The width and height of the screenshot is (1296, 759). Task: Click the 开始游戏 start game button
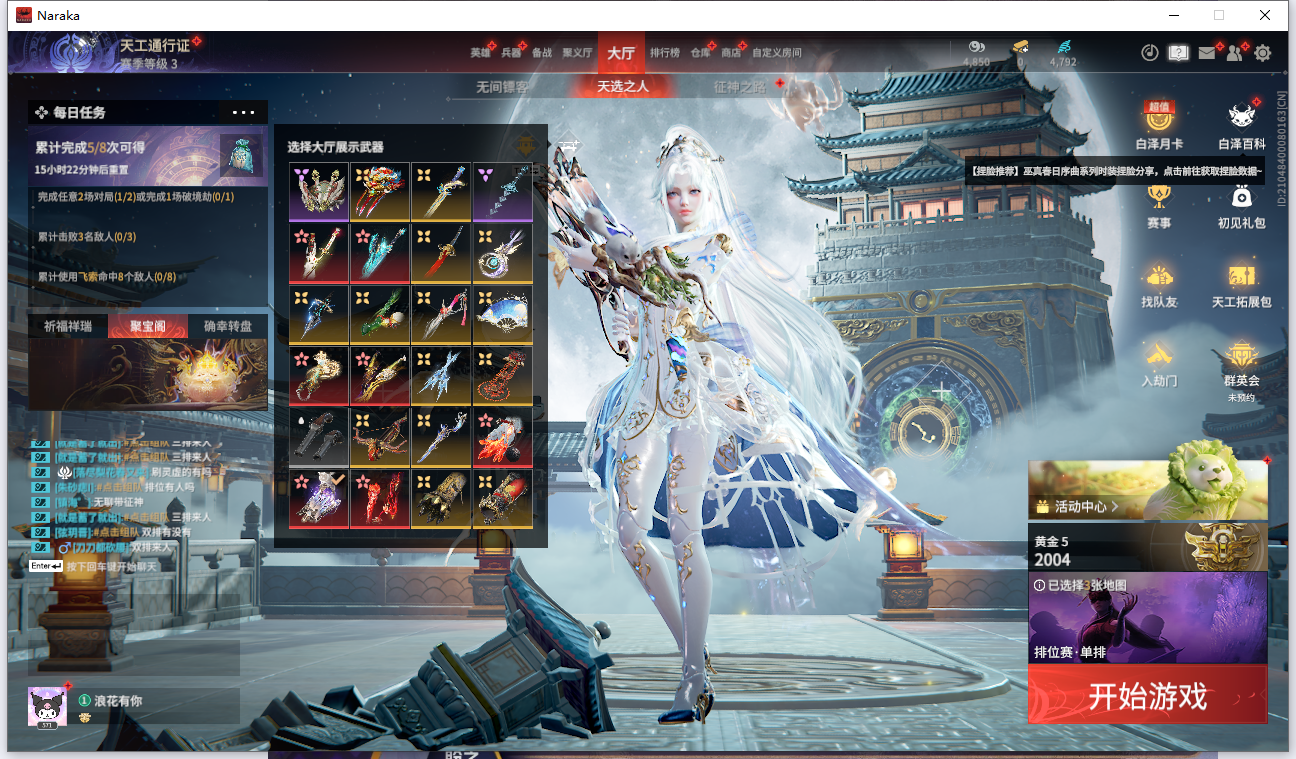pos(1147,695)
